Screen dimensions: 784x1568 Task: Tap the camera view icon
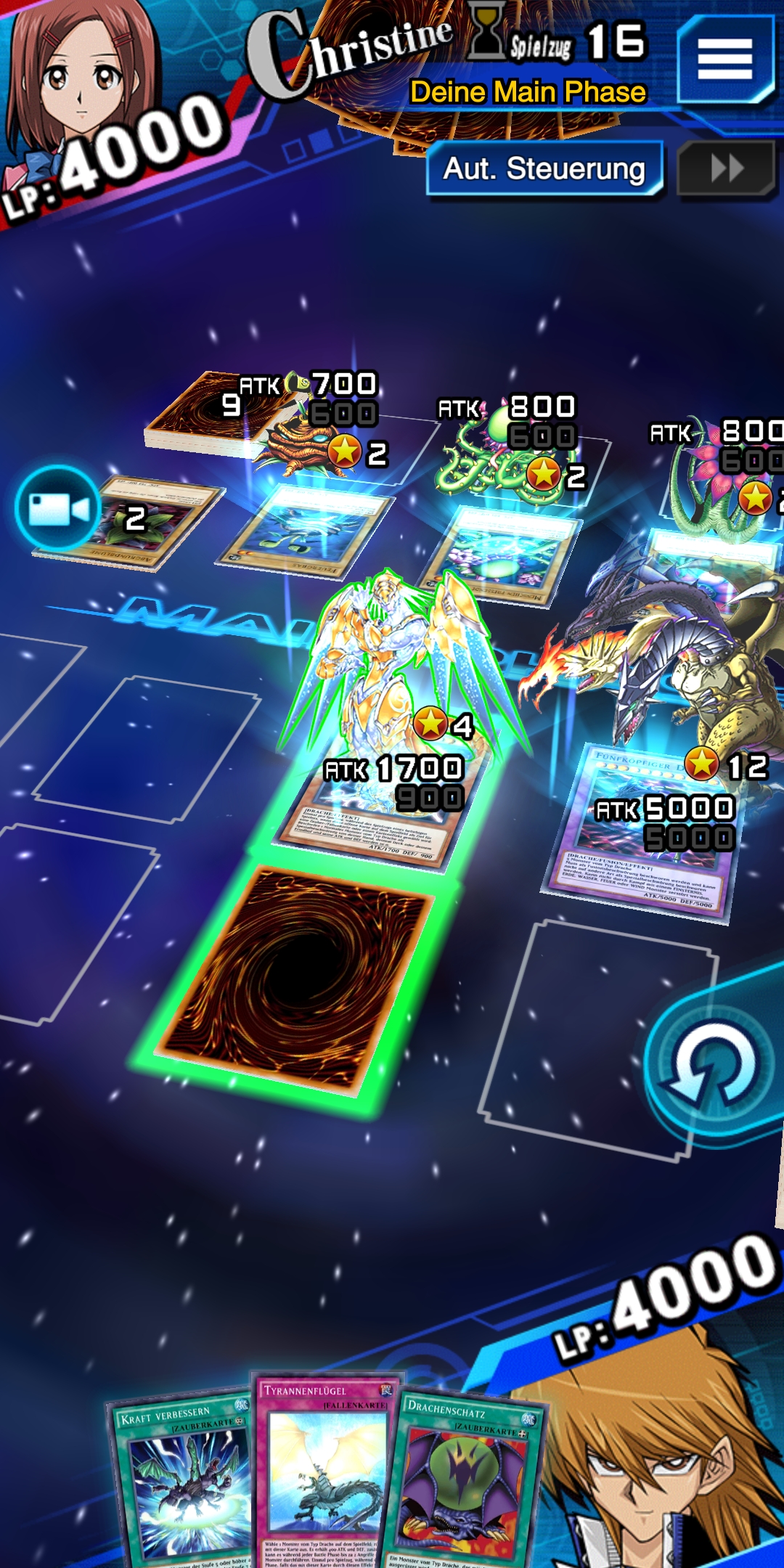tap(58, 508)
